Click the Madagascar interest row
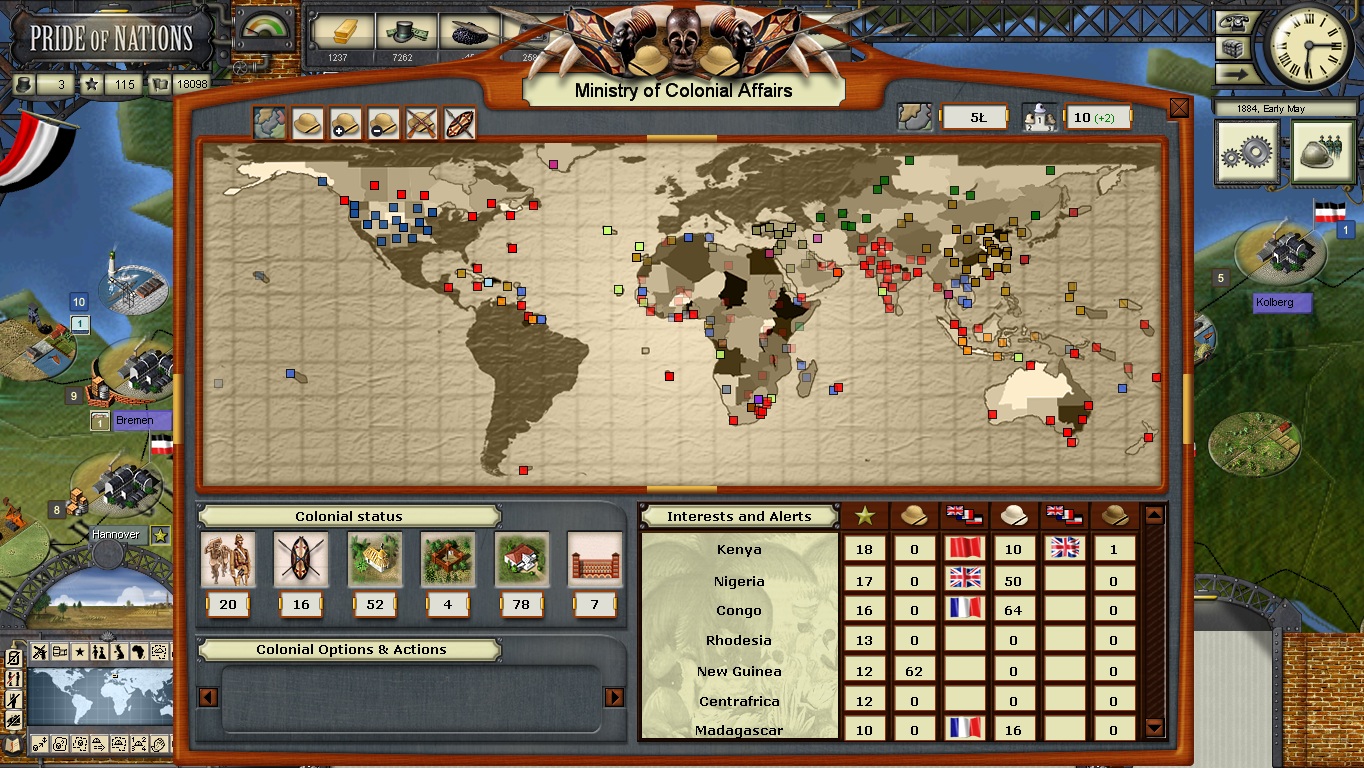 [739, 730]
